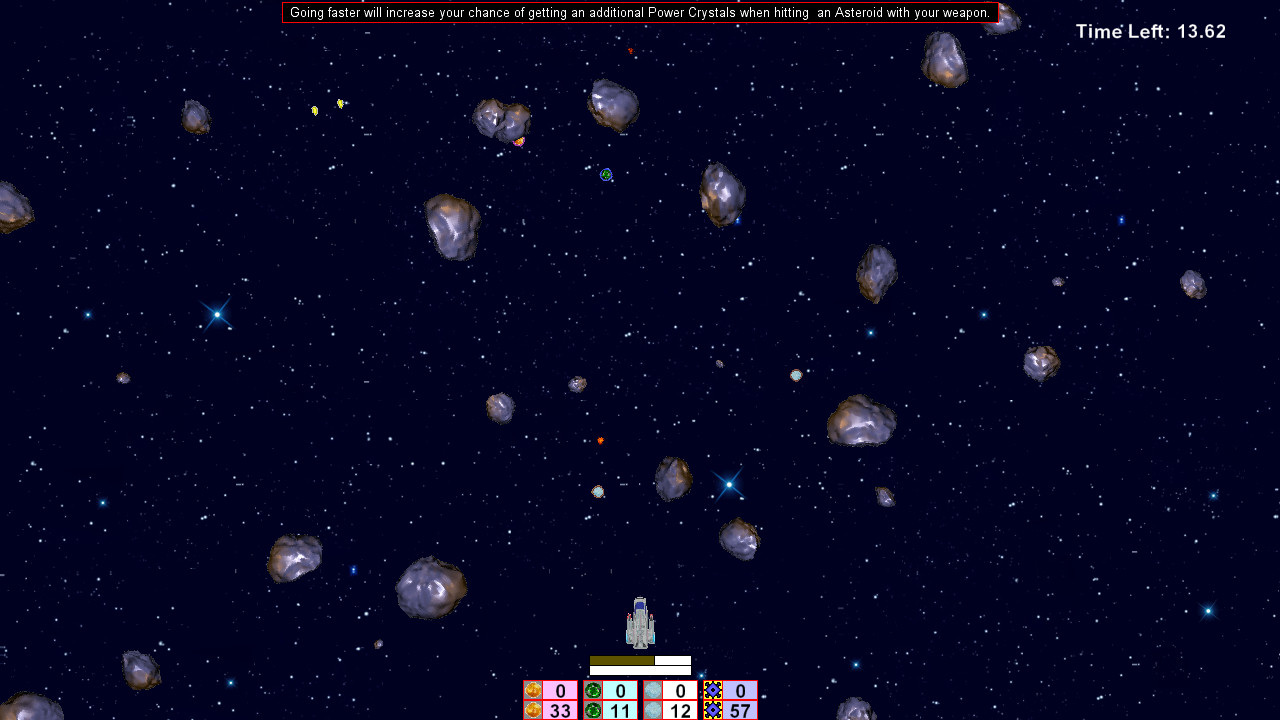Click the asteroid pair near top center
The height and width of the screenshot is (720, 1280).
click(x=500, y=118)
